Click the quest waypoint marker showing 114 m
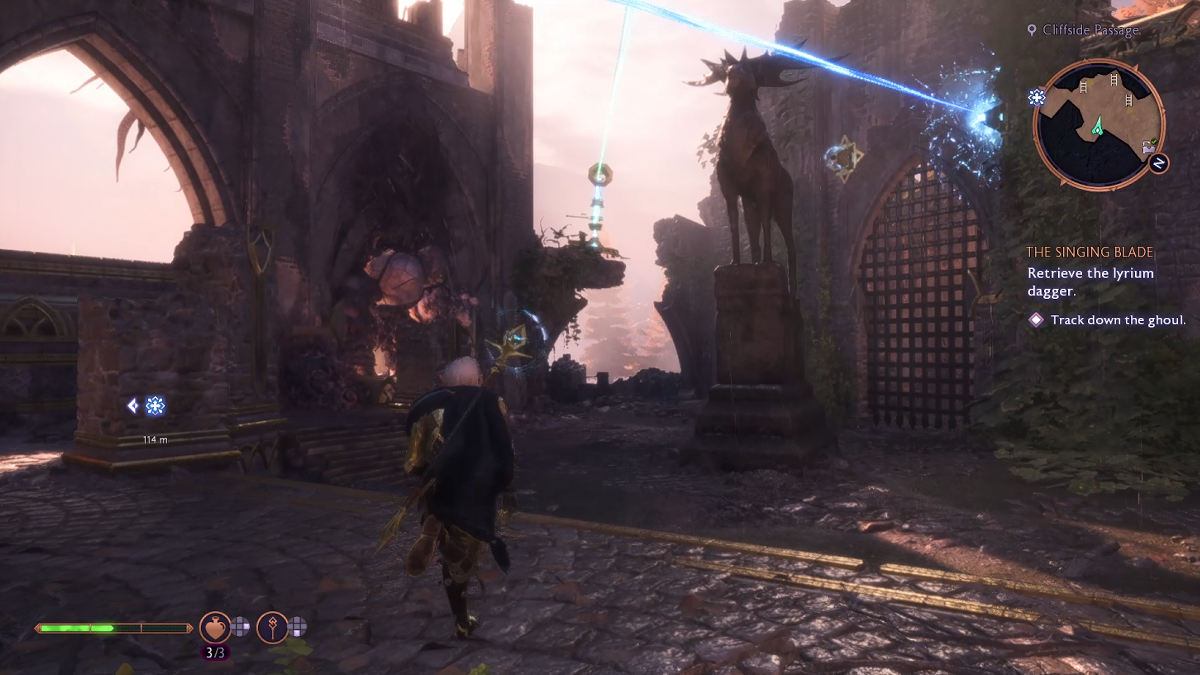The image size is (1200, 675). [154, 406]
